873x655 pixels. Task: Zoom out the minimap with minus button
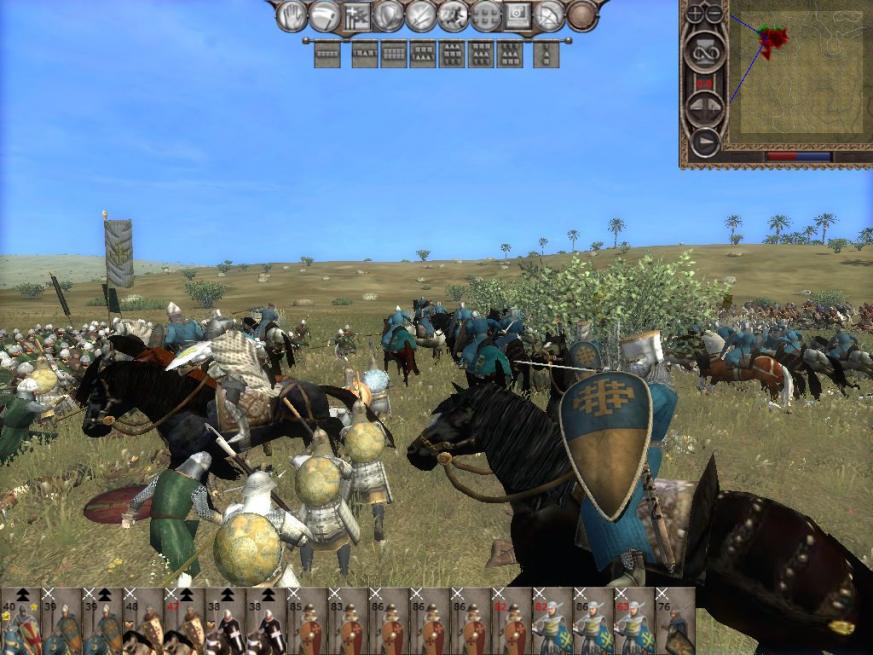(x=713, y=14)
